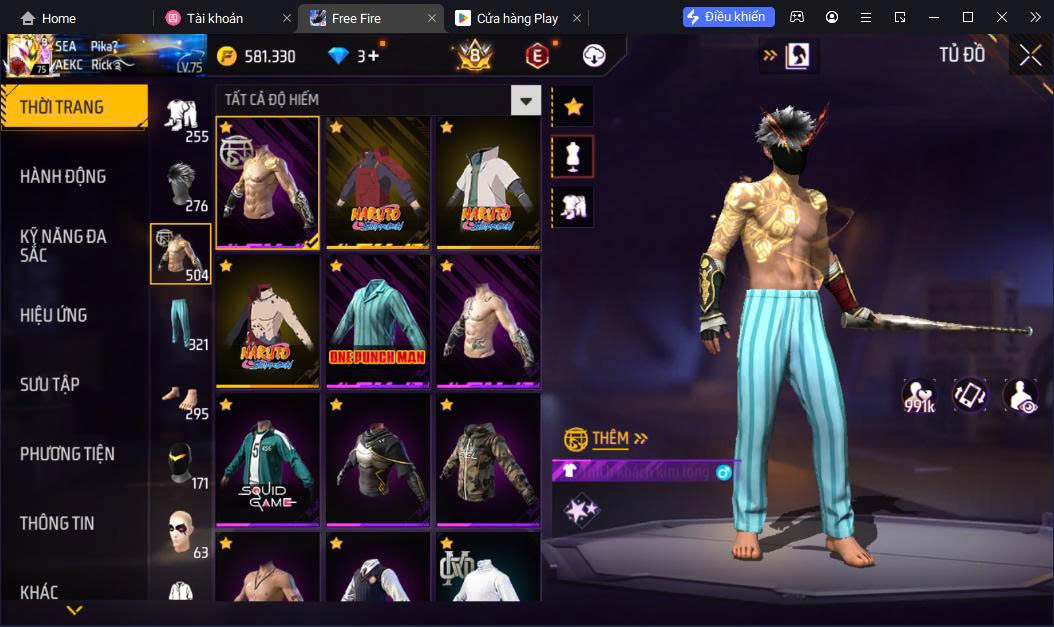The width and height of the screenshot is (1054, 627).
Task: Toggle the star favorites filter
Action: pyautogui.click(x=573, y=106)
